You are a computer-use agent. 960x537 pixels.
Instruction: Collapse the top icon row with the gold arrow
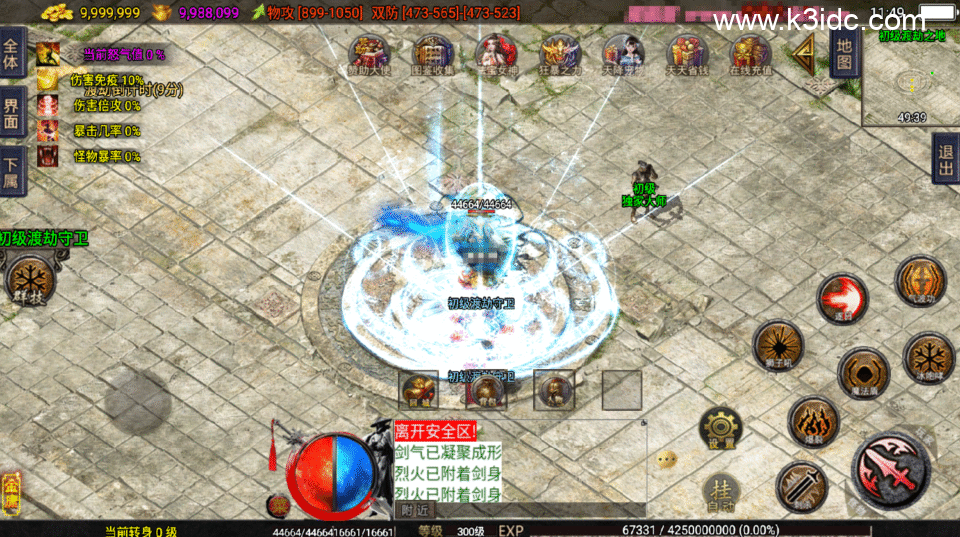point(802,55)
